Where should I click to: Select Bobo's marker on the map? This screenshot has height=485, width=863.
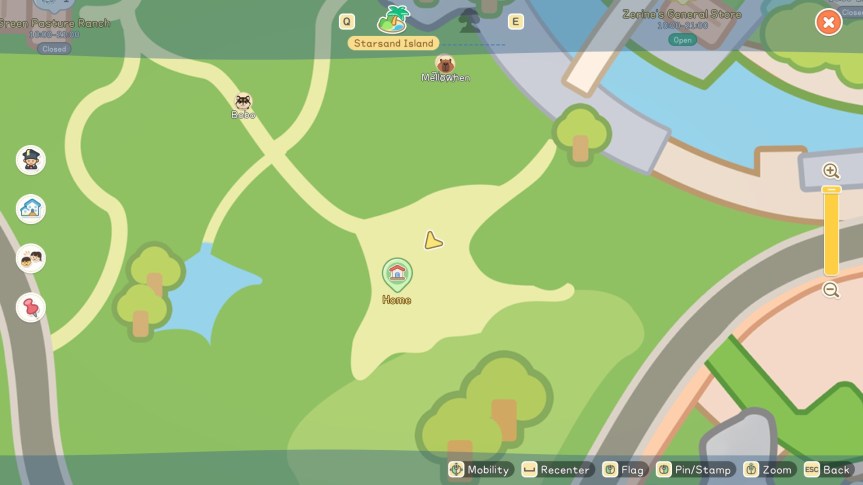pos(243,102)
